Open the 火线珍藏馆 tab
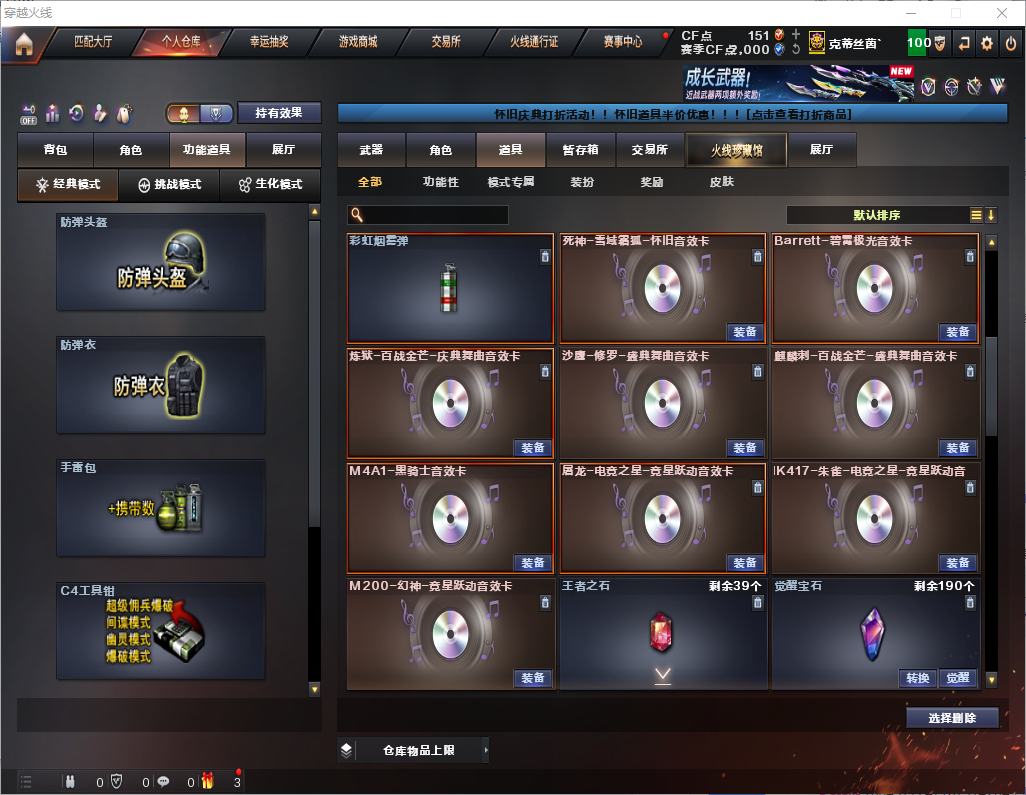This screenshot has height=795, width=1026. (x=736, y=150)
